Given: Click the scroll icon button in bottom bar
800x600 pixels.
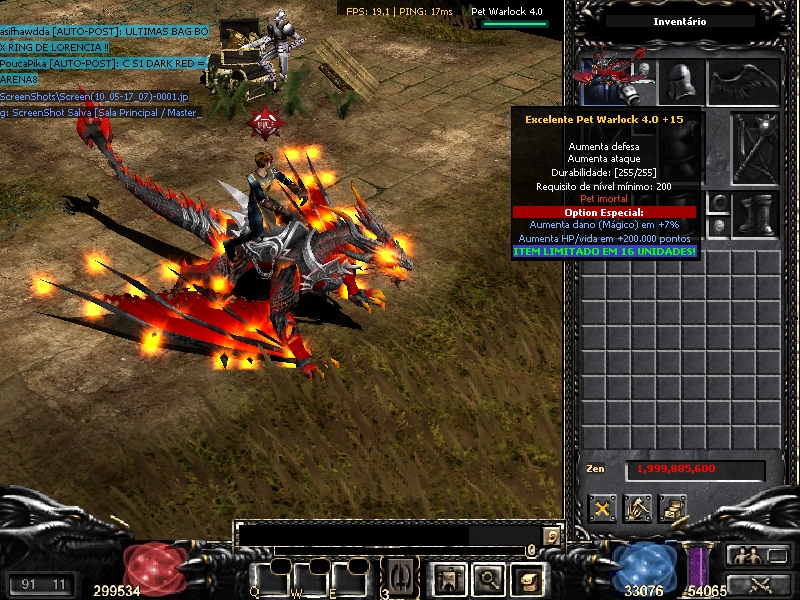Looking at the screenshot, I should (526, 577).
